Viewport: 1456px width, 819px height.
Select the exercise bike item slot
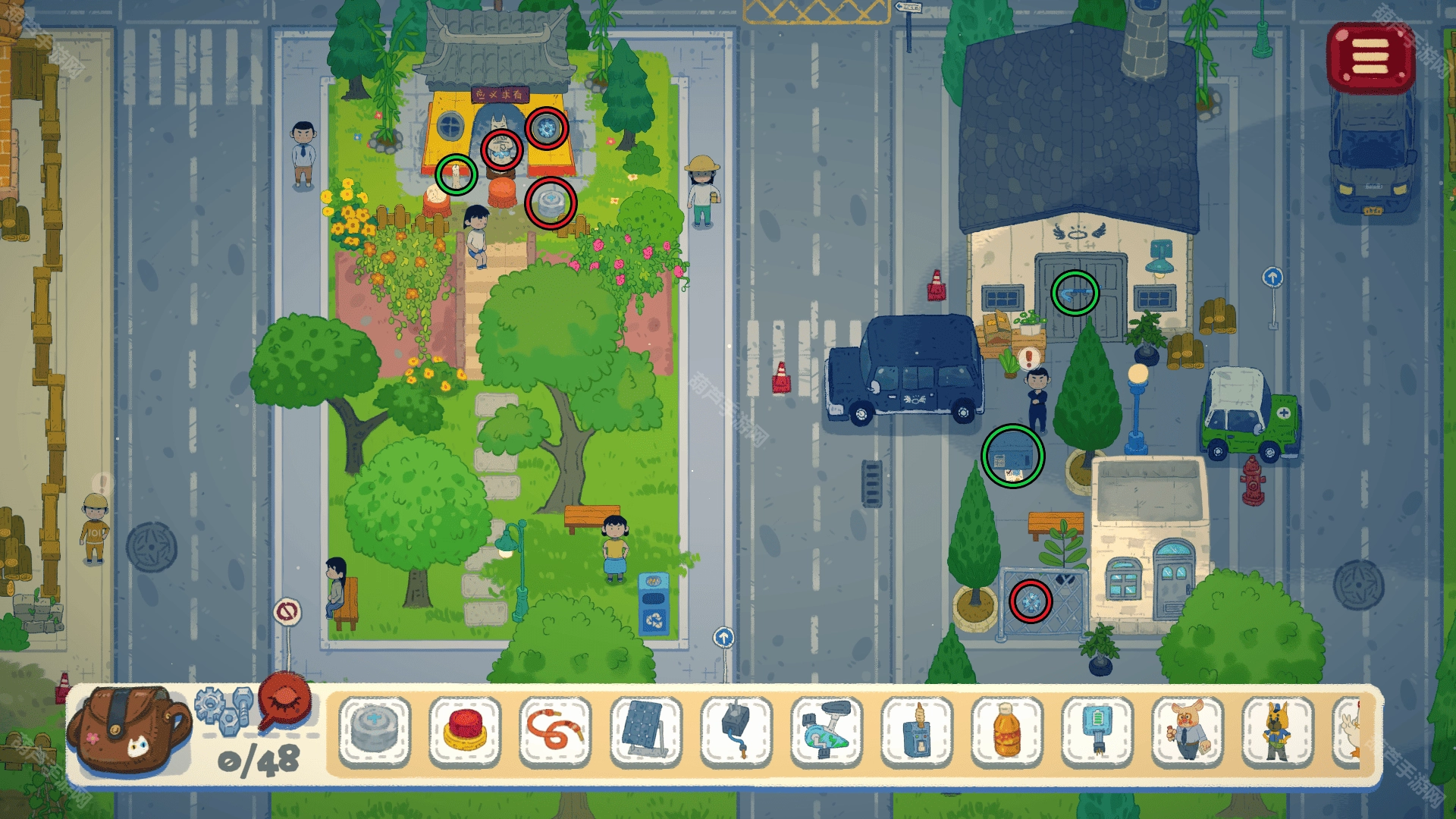tap(827, 731)
